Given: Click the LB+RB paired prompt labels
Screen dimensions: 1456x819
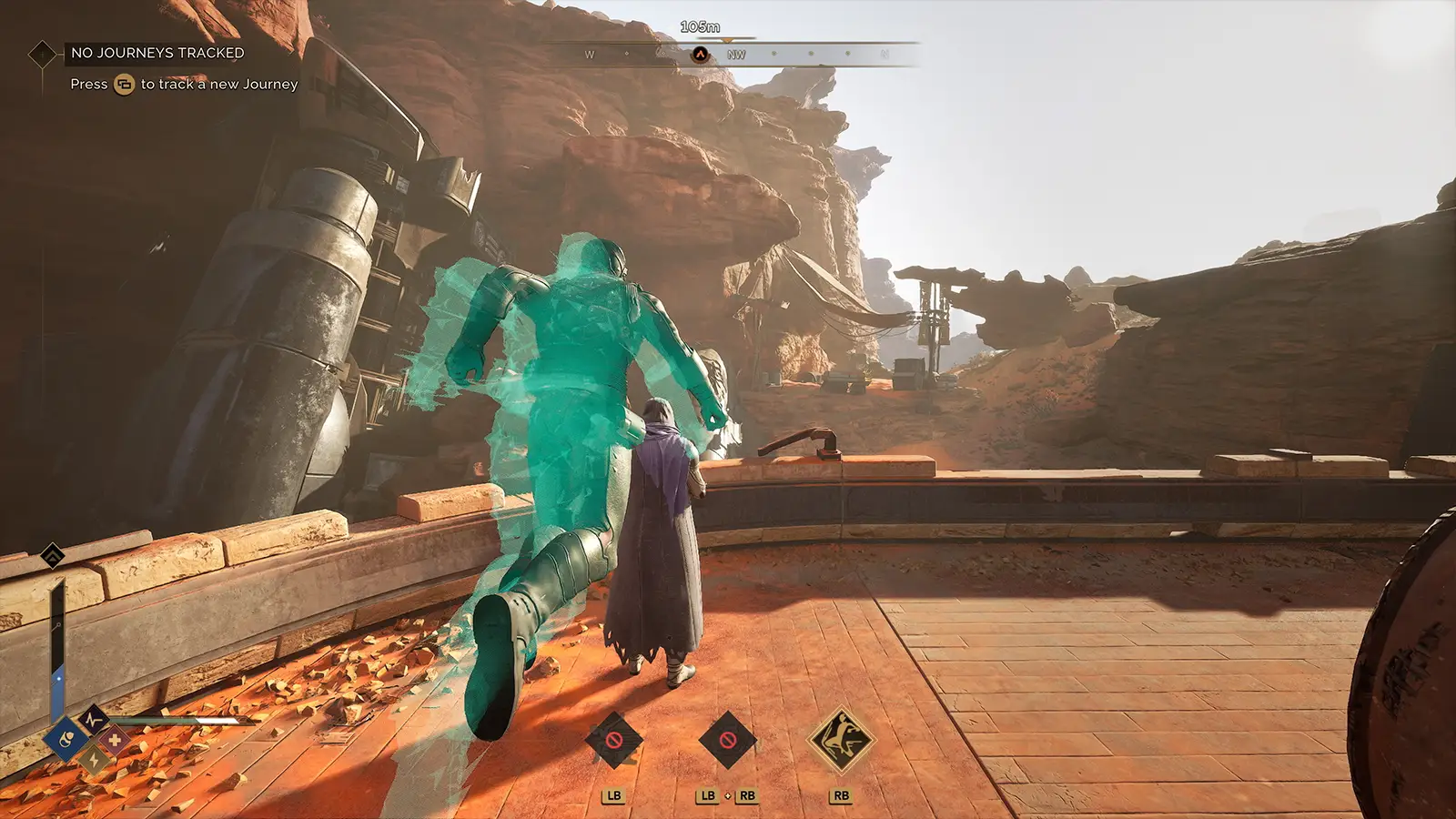Looking at the screenshot, I should tap(727, 796).
